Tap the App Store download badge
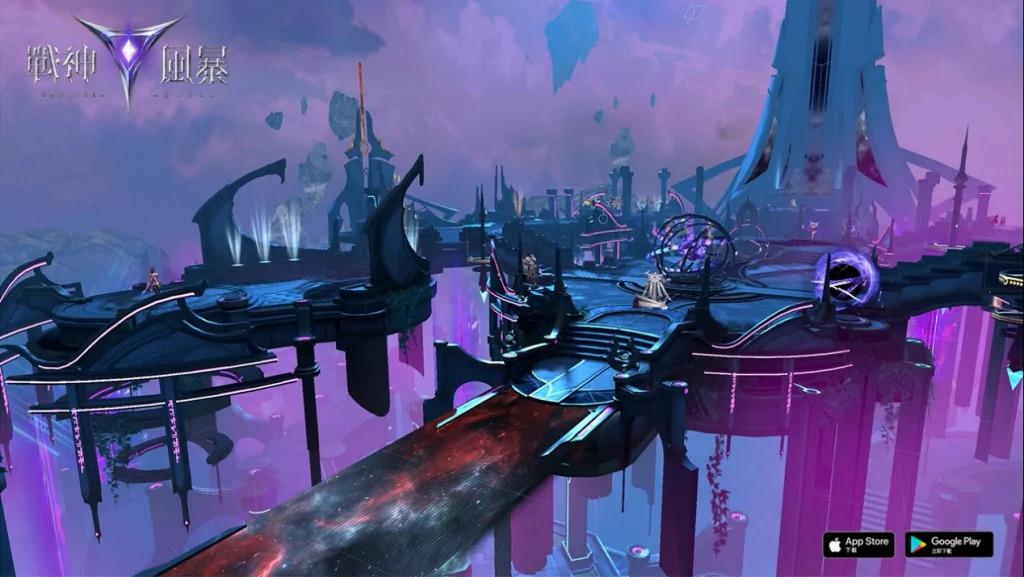1024x577 pixels. [858, 544]
